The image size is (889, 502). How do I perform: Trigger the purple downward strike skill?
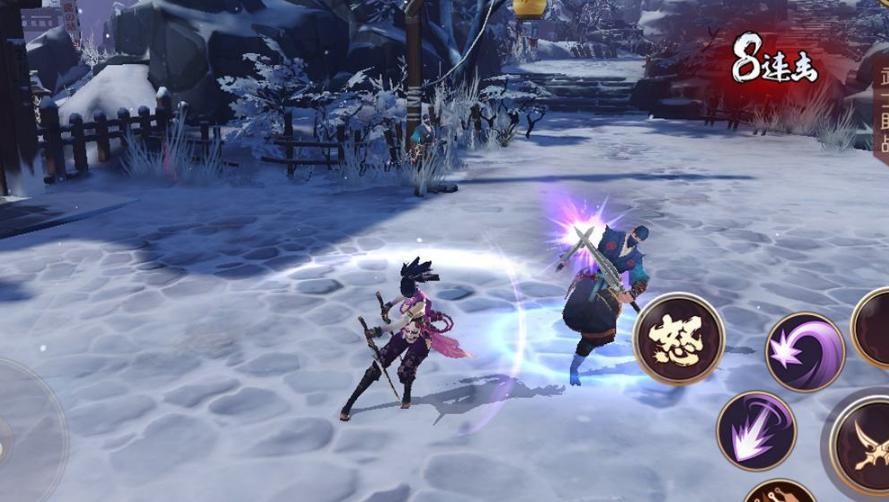(x=756, y=431)
